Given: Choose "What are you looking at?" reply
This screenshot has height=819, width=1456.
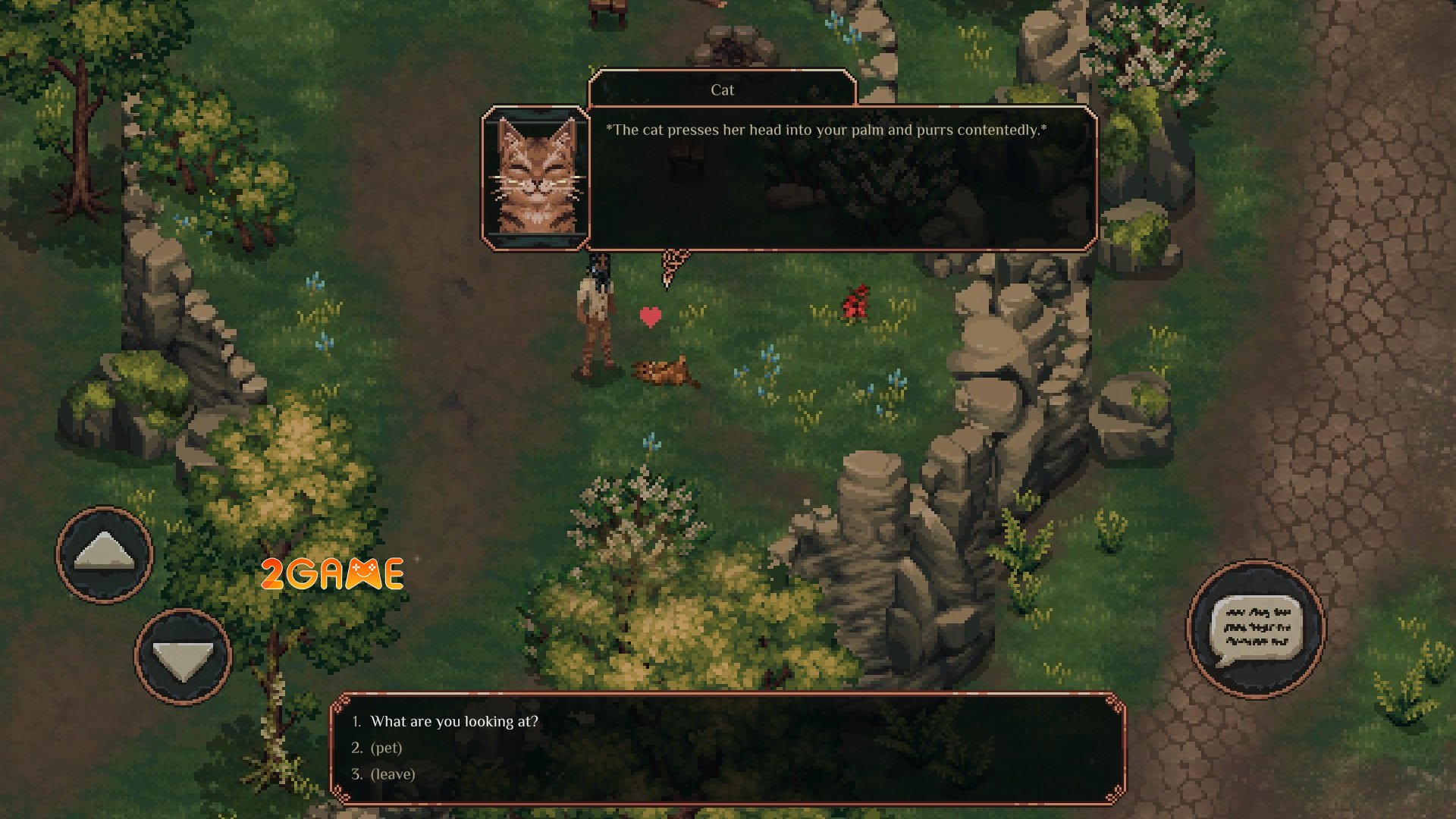Looking at the screenshot, I should (453, 721).
